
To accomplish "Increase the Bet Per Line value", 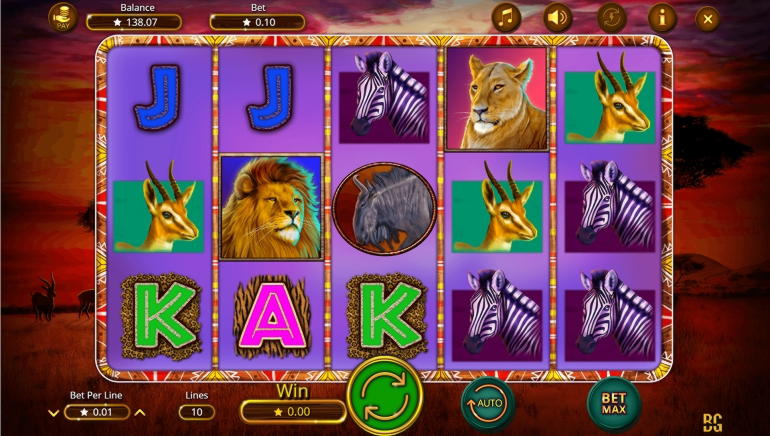I will (140, 412).
